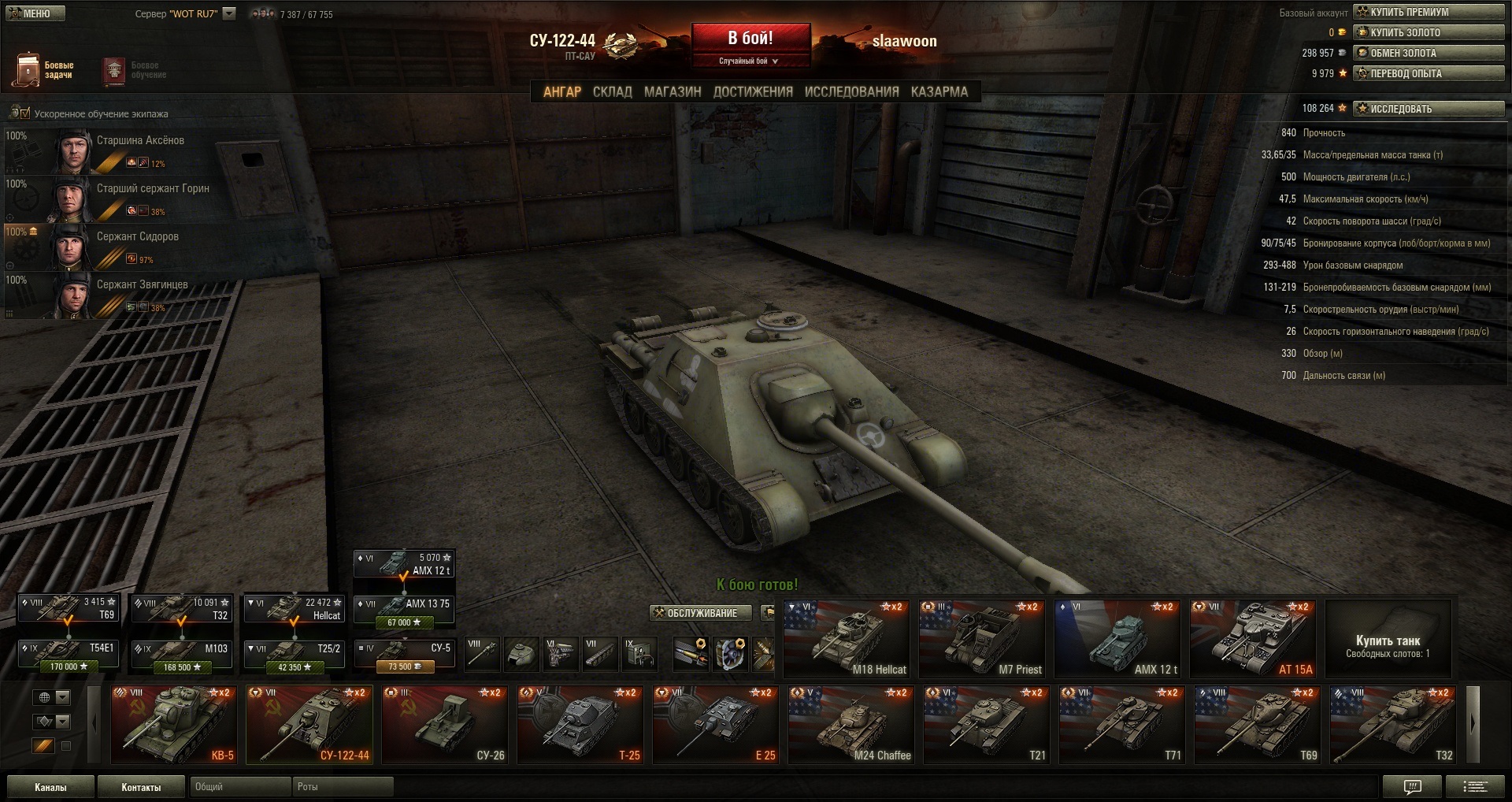Click the ПЕРЕВОД ОПЫТА button

(x=1429, y=73)
